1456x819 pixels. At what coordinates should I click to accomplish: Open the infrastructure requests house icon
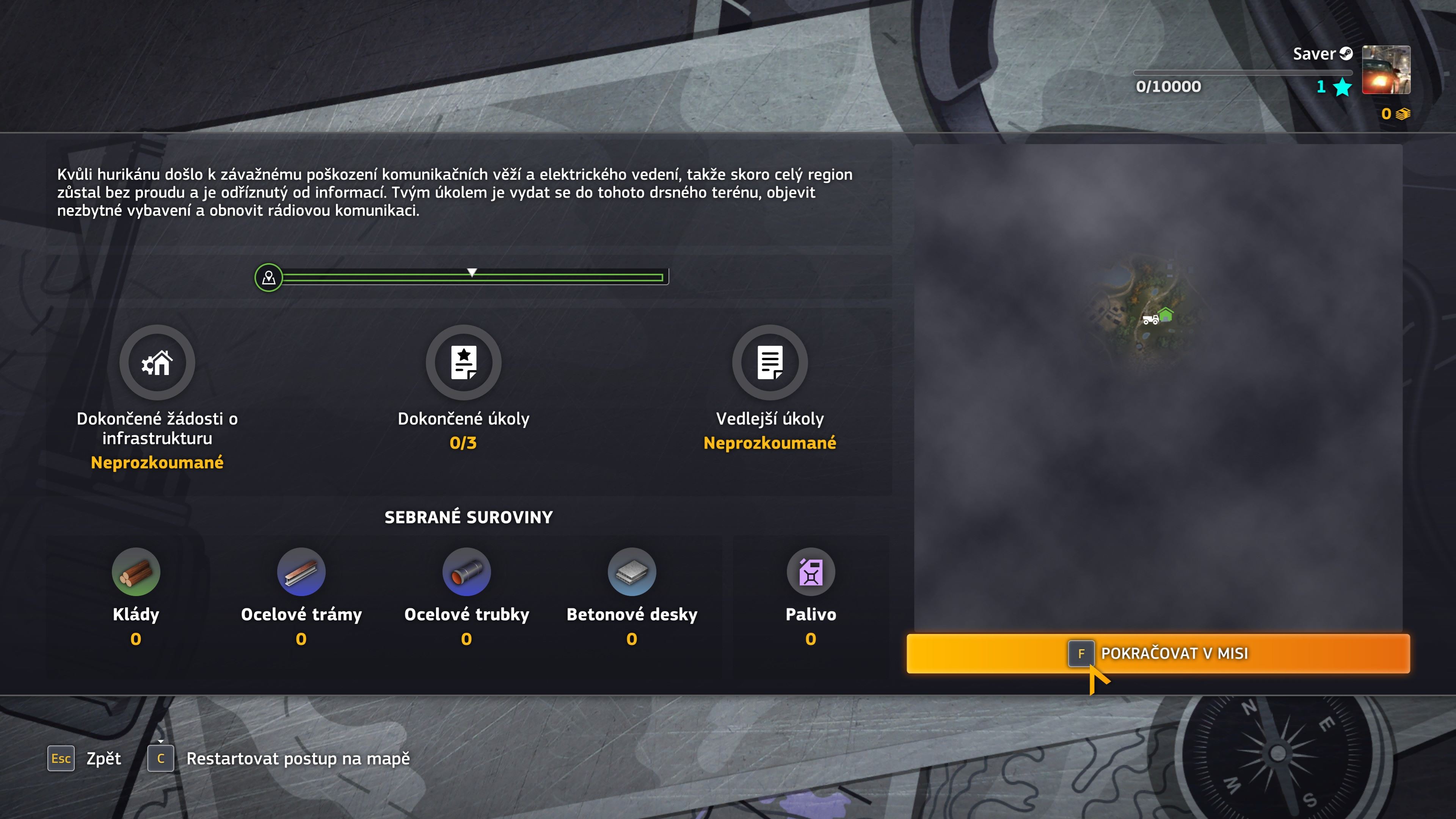point(157,362)
